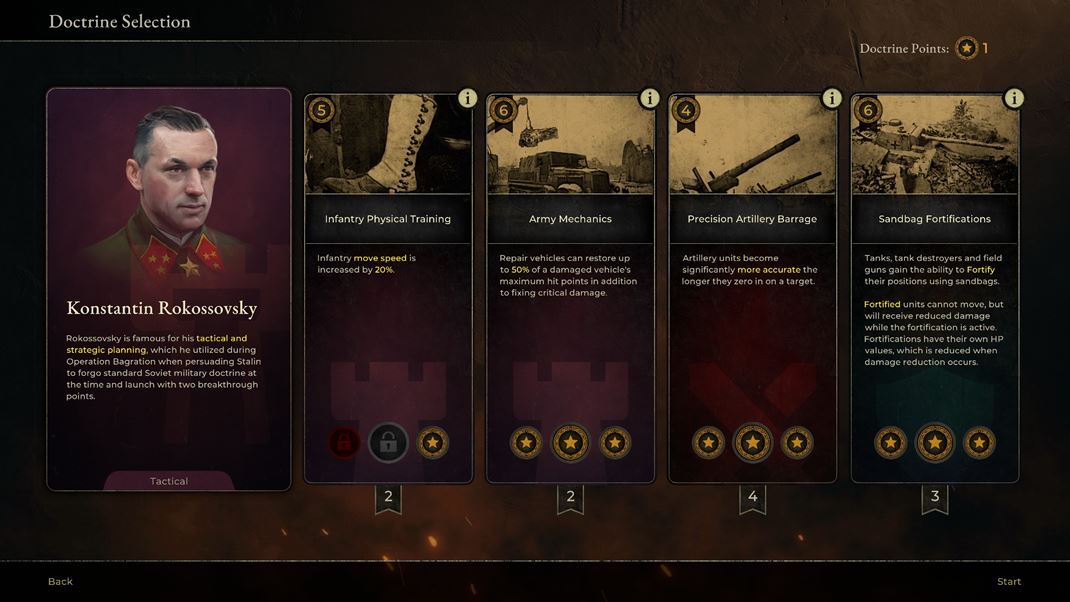
Task: Click the Tactical tab on commander card
Action: tap(169, 481)
